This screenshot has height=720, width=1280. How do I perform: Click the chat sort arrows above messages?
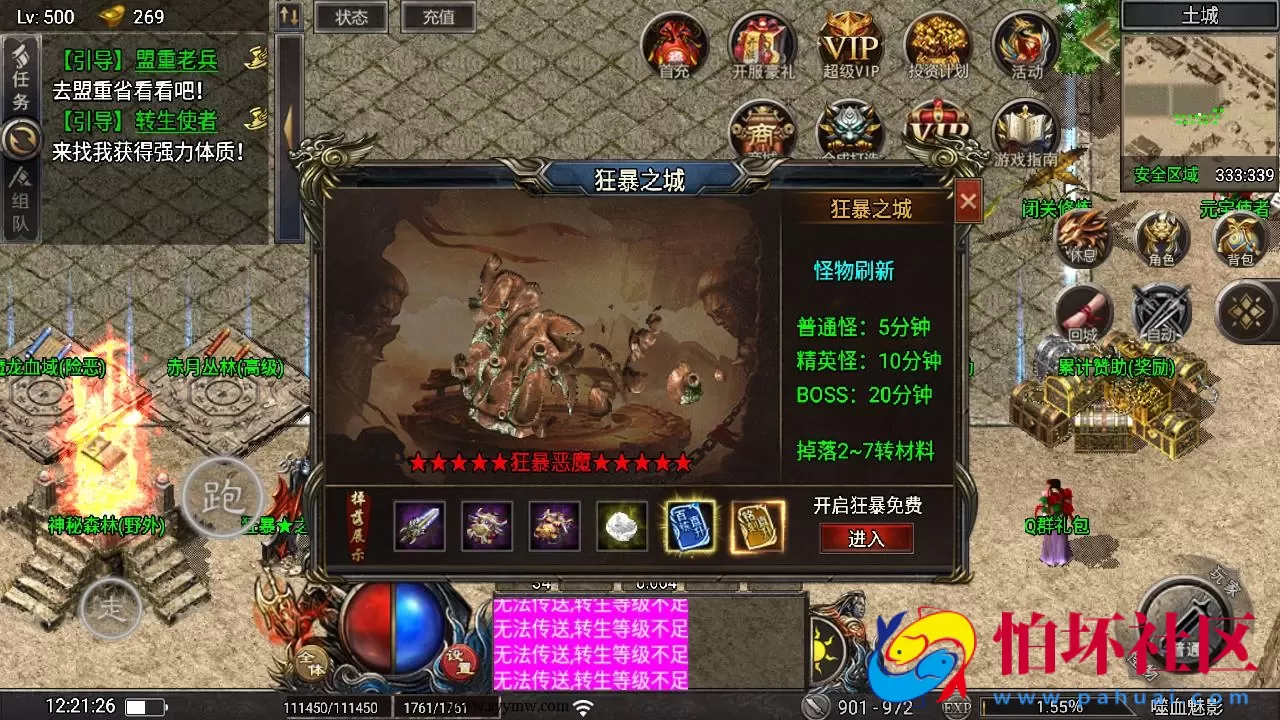pyautogui.click(x=288, y=14)
